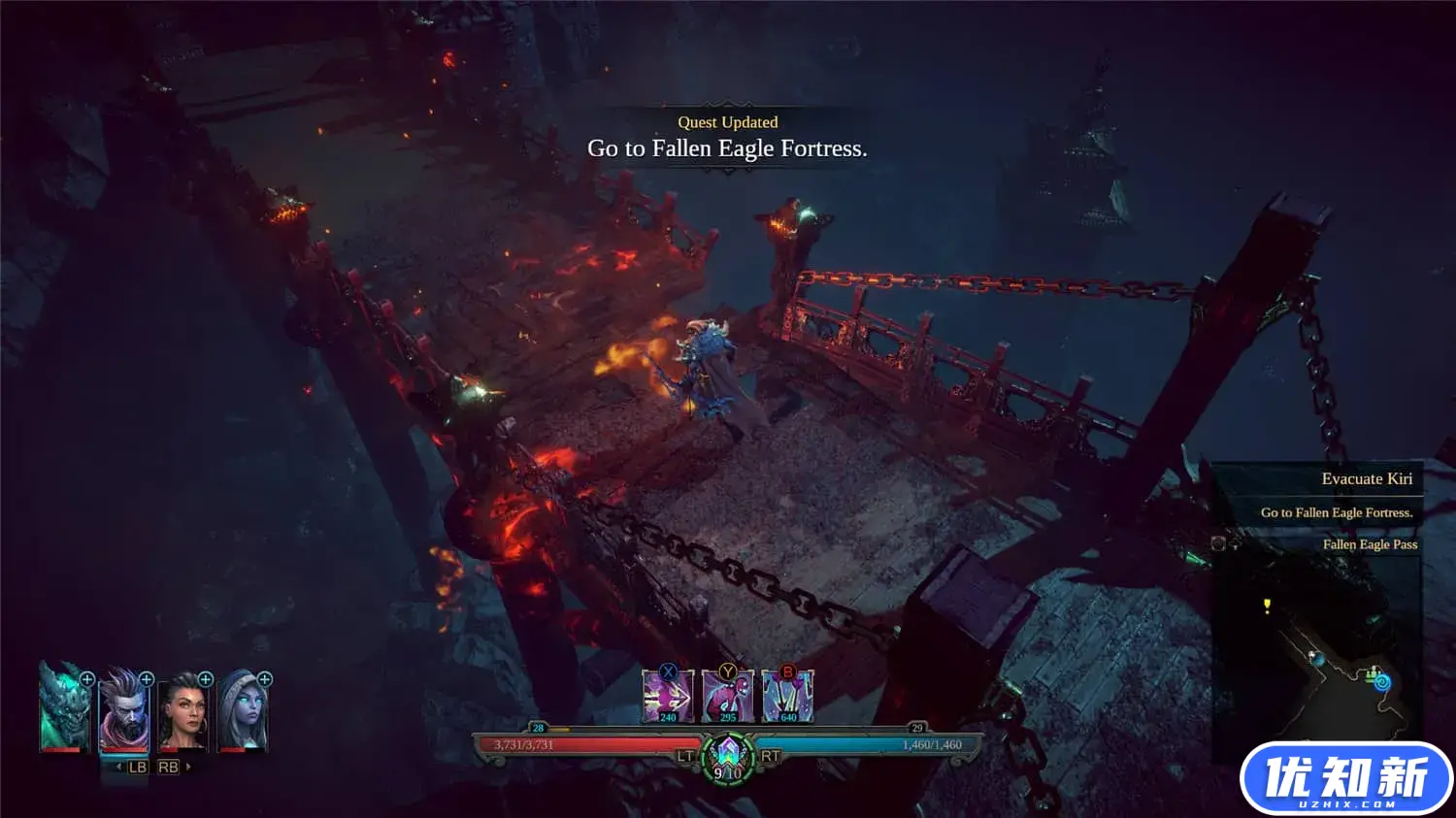Image resolution: width=1456 pixels, height=818 pixels.
Task: Select the bearded man with purple hair portrait
Action: (x=123, y=710)
